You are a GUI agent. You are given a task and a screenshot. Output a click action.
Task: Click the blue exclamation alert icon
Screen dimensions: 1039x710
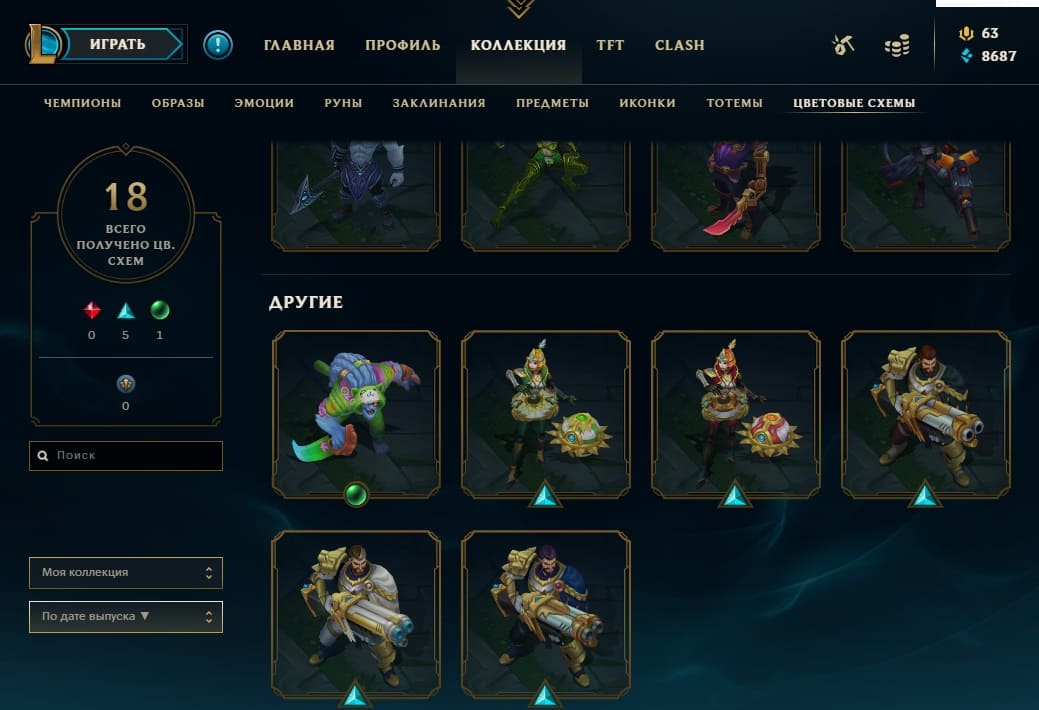[217, 45]
